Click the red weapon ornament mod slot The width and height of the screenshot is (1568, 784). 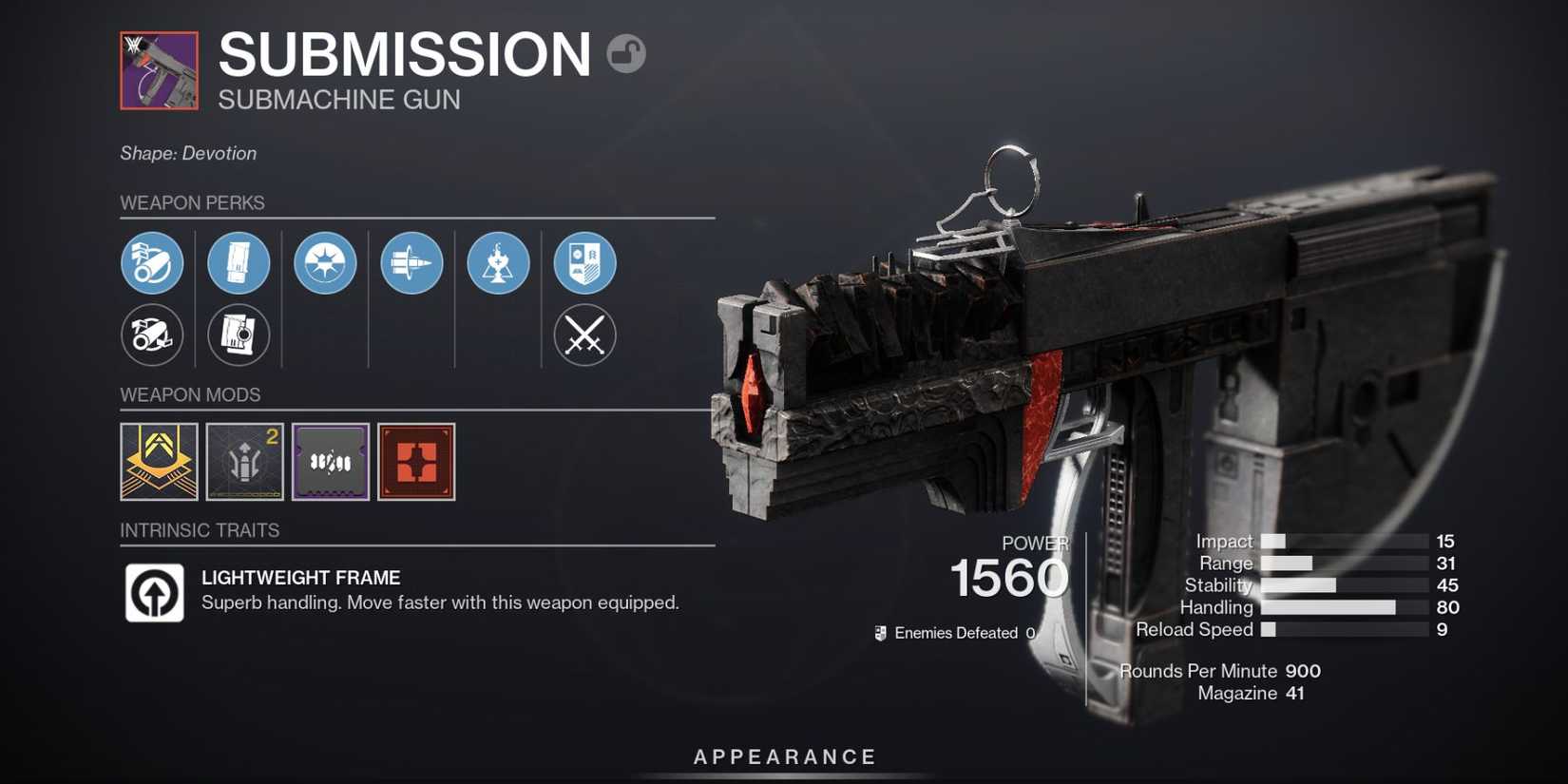pyautogui.click(x=416, y=463)
